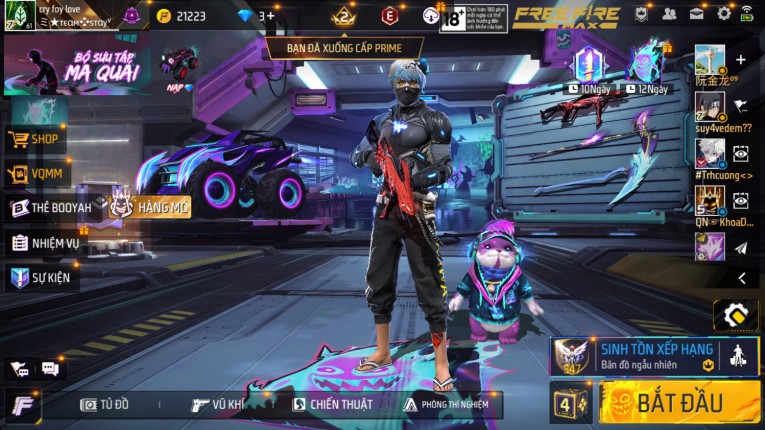
Task: Open the mail envelope icon
Action: (x=696, y=14)
